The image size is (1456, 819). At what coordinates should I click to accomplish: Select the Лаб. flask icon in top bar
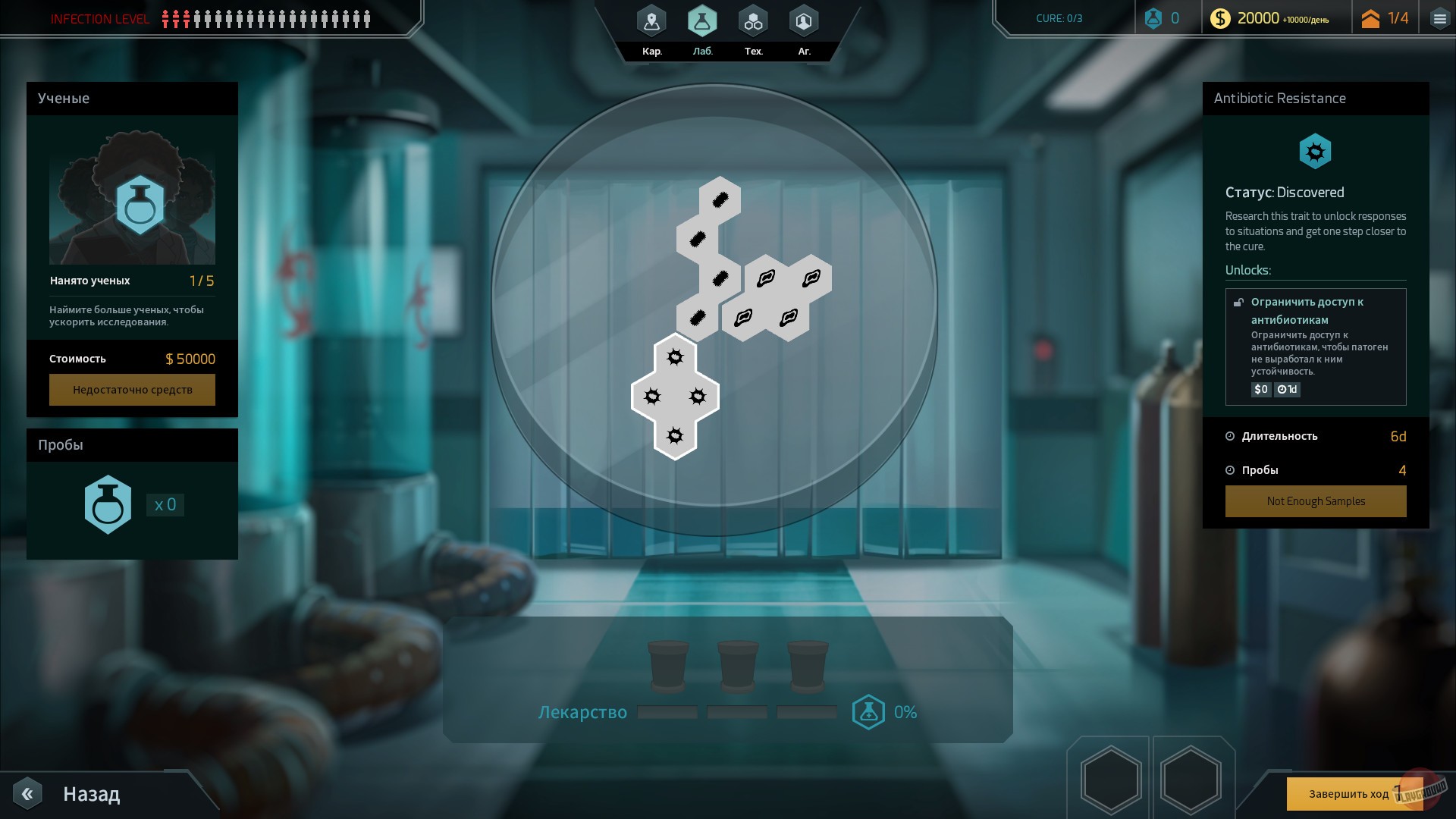coord(702,22)
